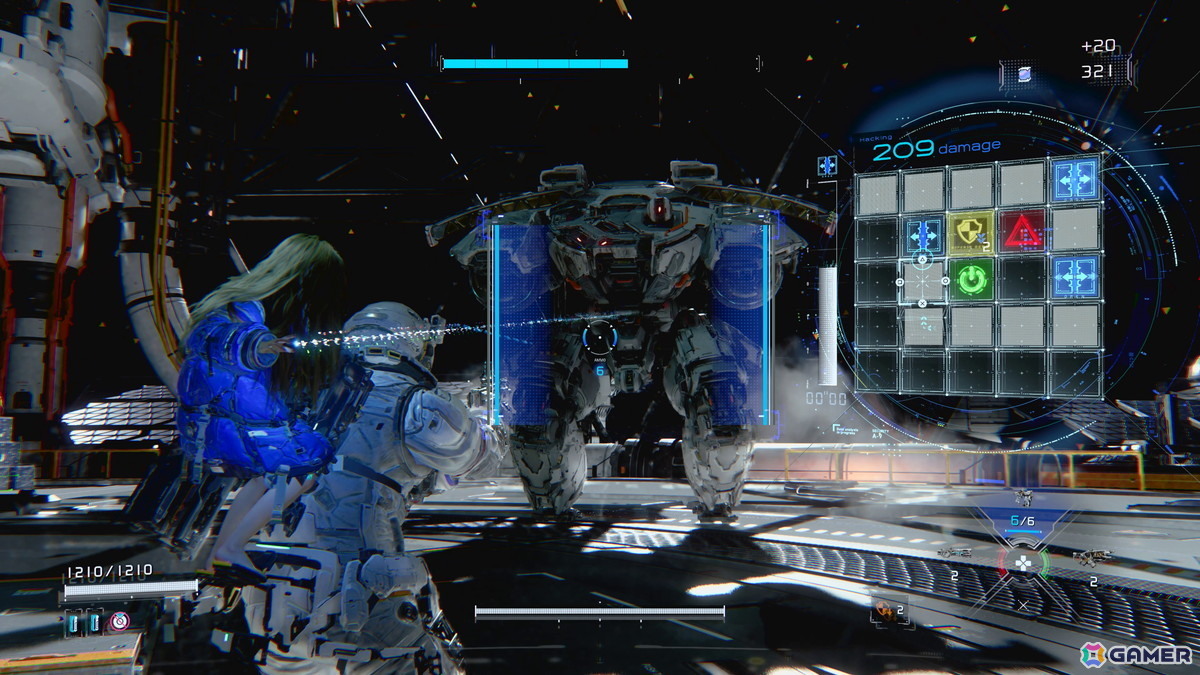Select the weapon icon above the 6/6 ammo count
The image size is (1200, 675).
[1022, 499]
